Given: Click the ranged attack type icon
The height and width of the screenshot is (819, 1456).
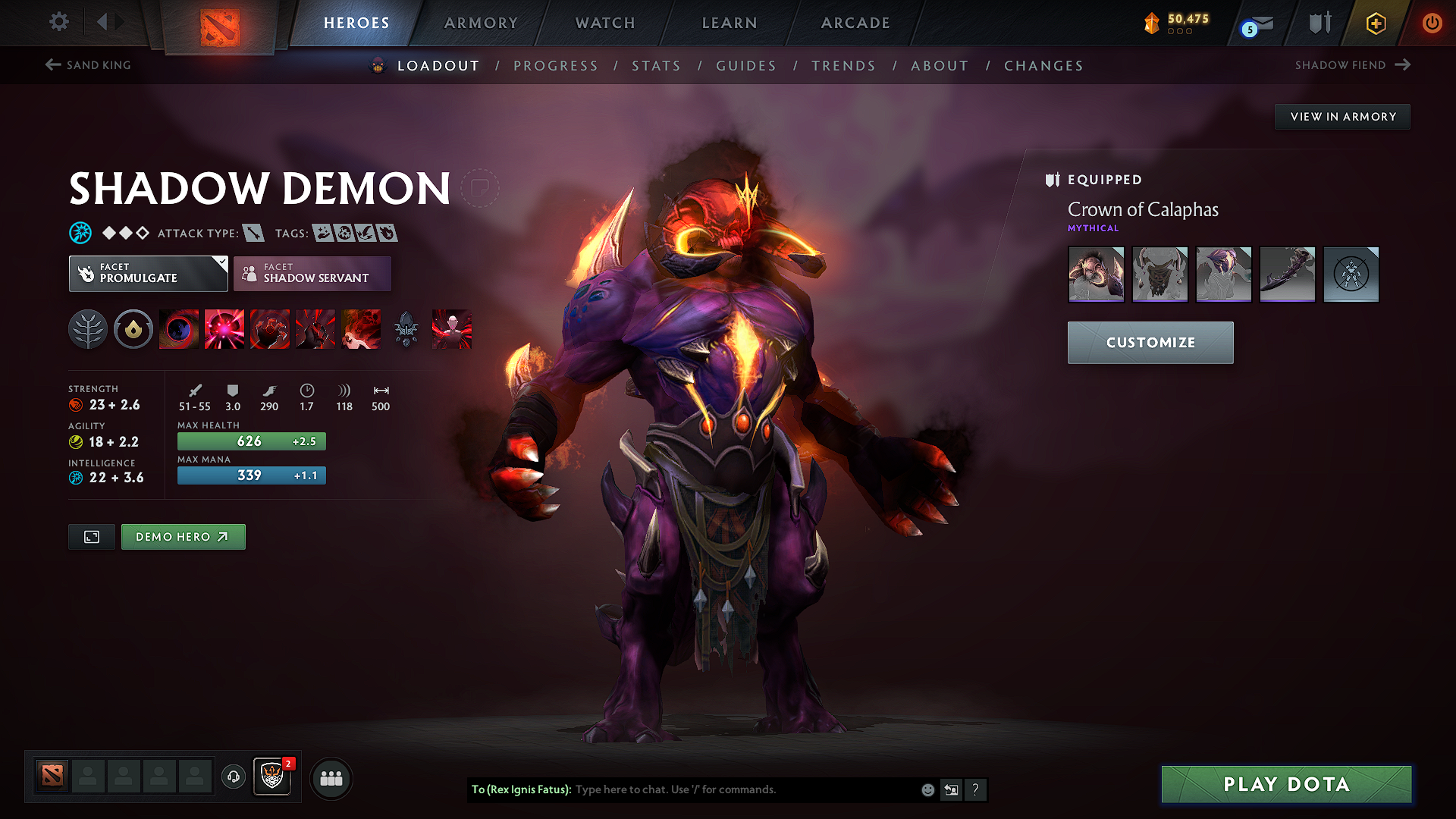Looking at the screenshot, I should click(x=255, y=233).
